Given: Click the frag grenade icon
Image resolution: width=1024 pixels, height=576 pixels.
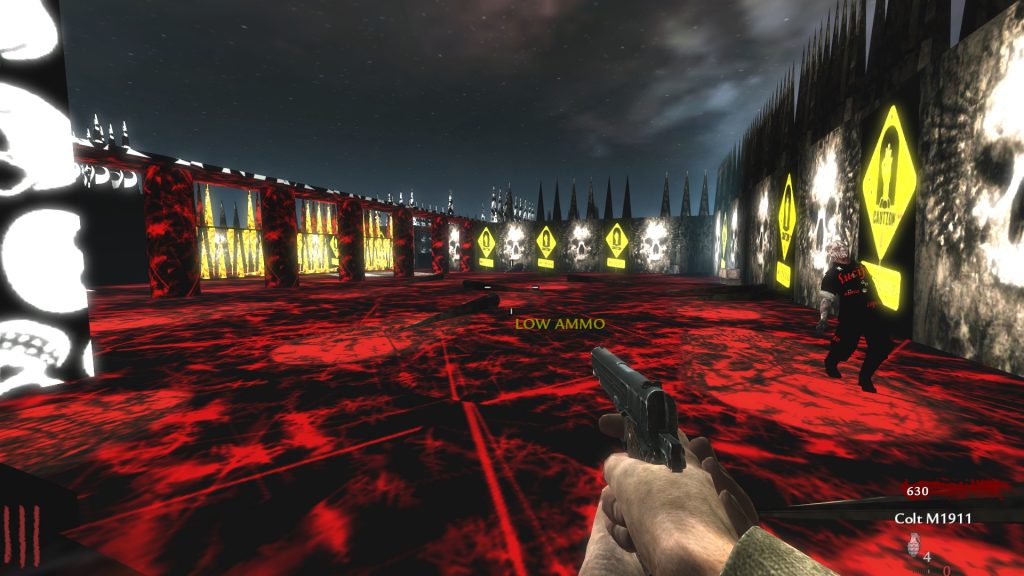Looking at the screenshot, I should tap(911, 546).
